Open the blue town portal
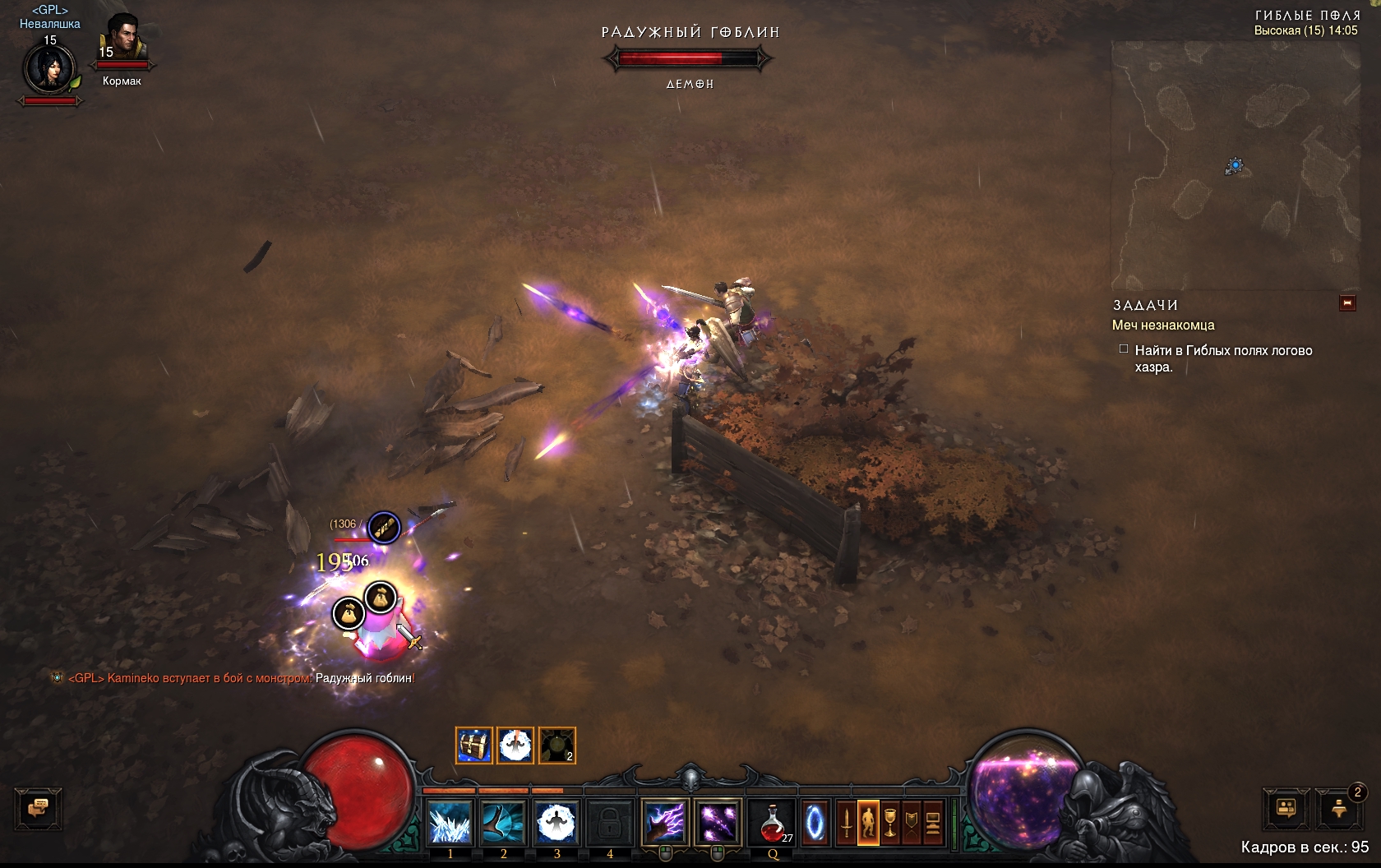1381x868 pixels. tap(815, 822)
